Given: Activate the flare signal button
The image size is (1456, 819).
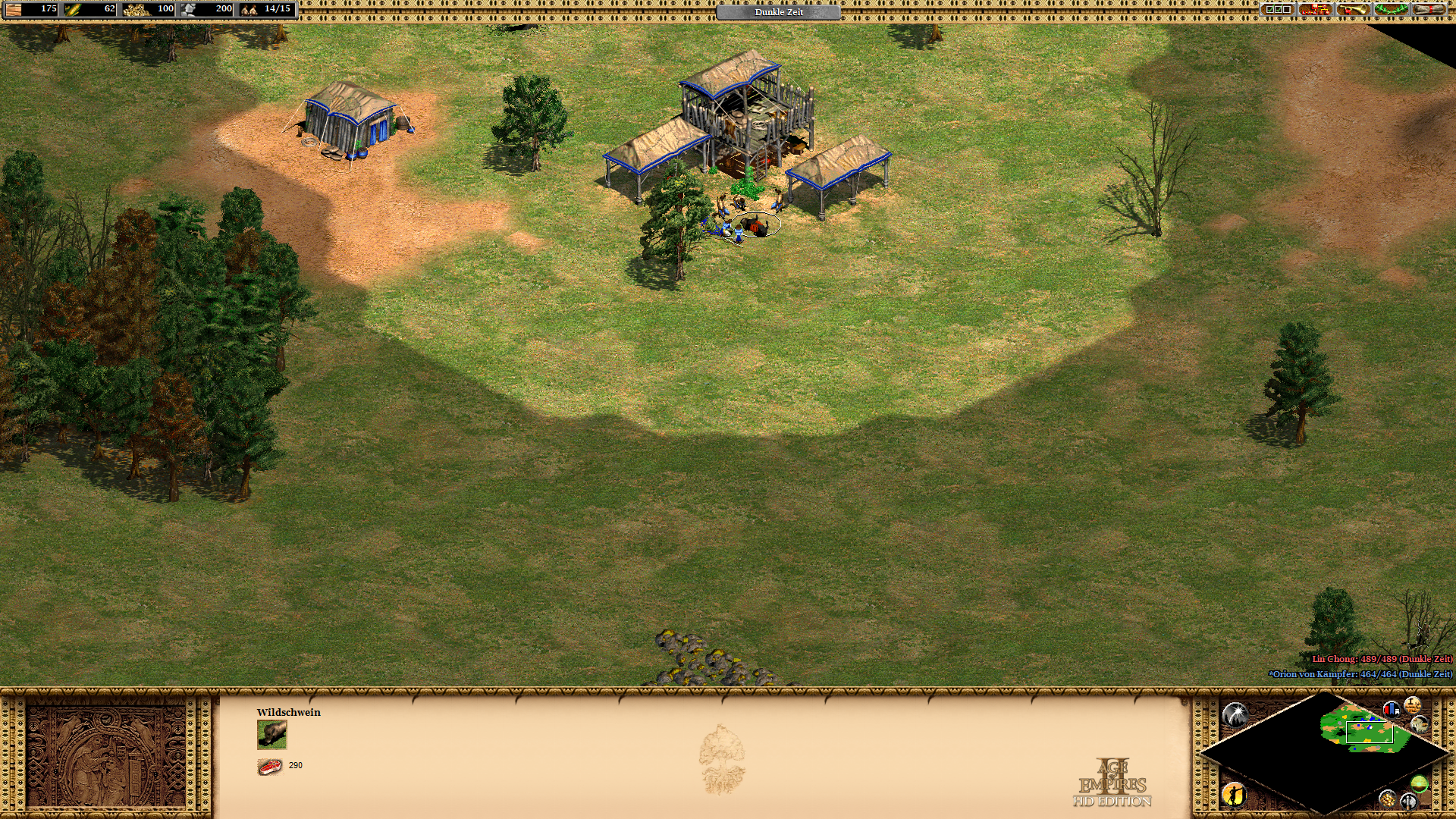Looking at the screenshot, I should coord(1235,714).
